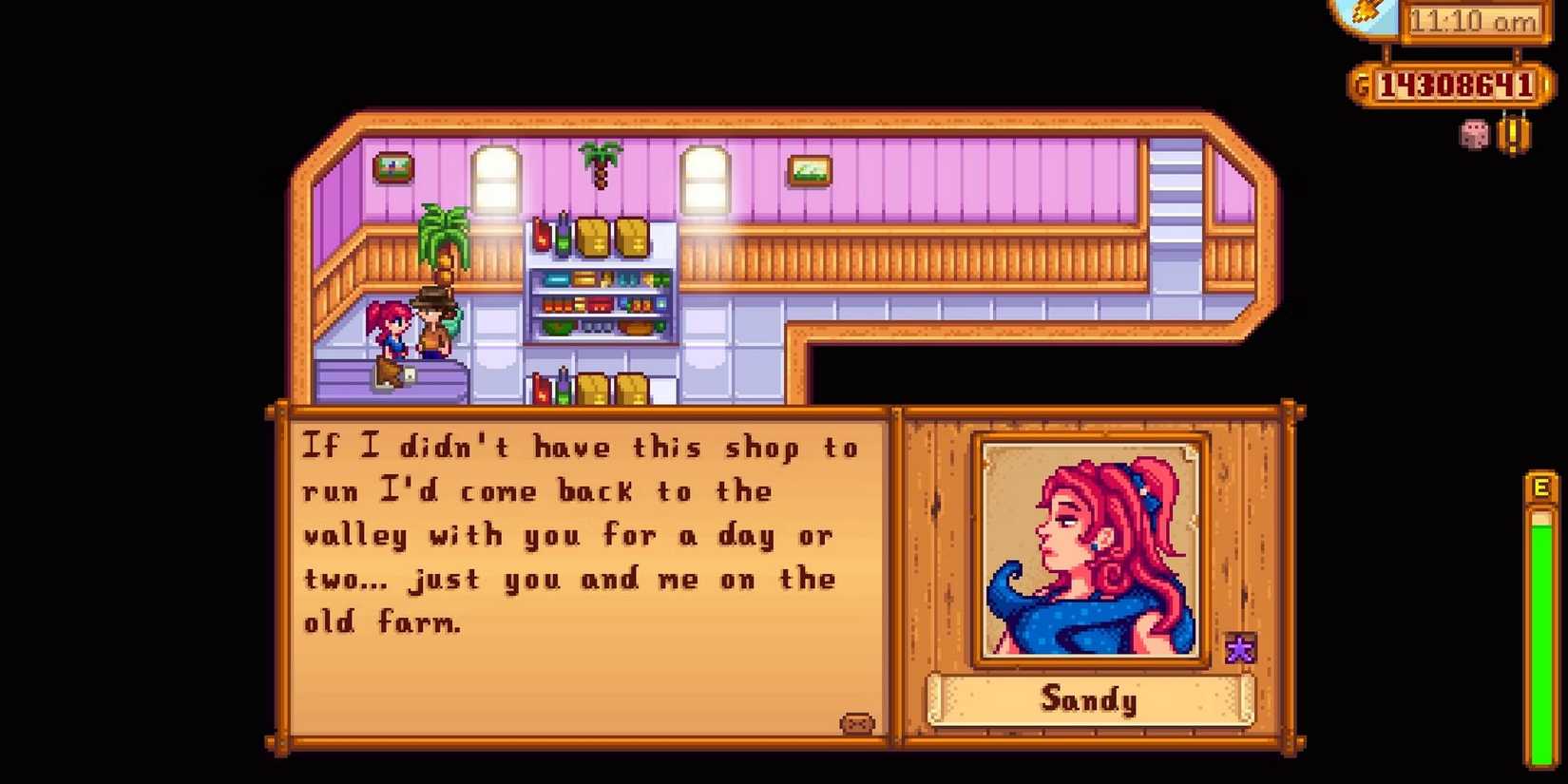Click the gold coin G symbol
Viewport: 1568px width, 784px height.
click(x=1363, y=84)
